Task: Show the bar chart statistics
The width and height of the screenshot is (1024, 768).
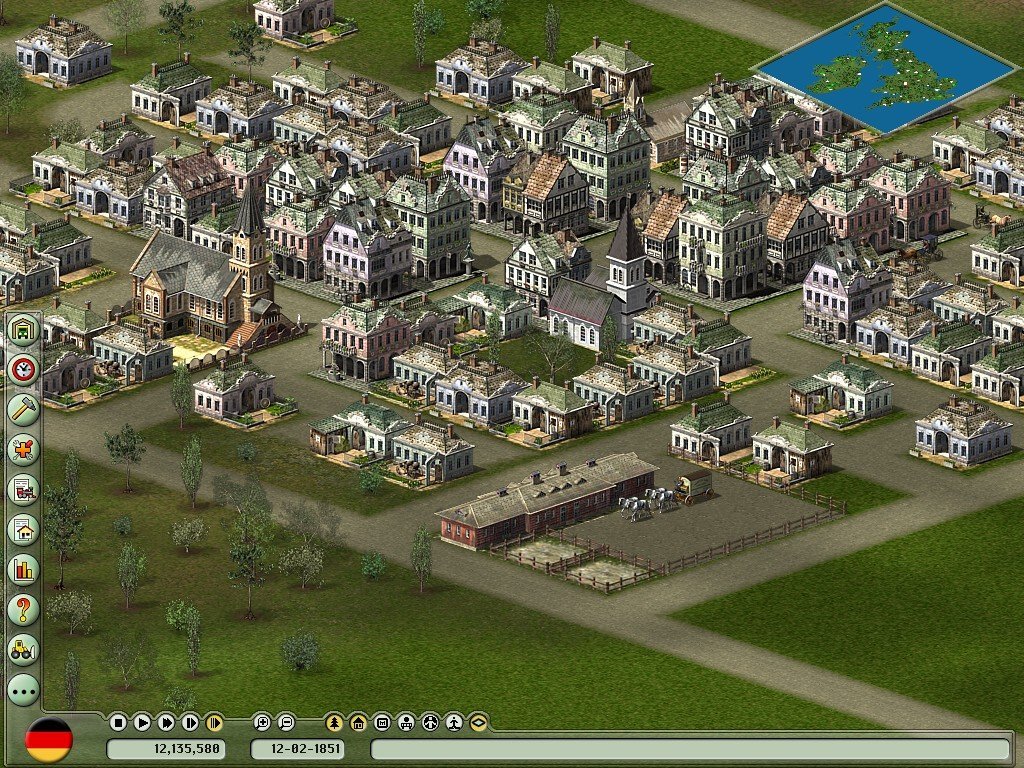Action: coord(22,569)
